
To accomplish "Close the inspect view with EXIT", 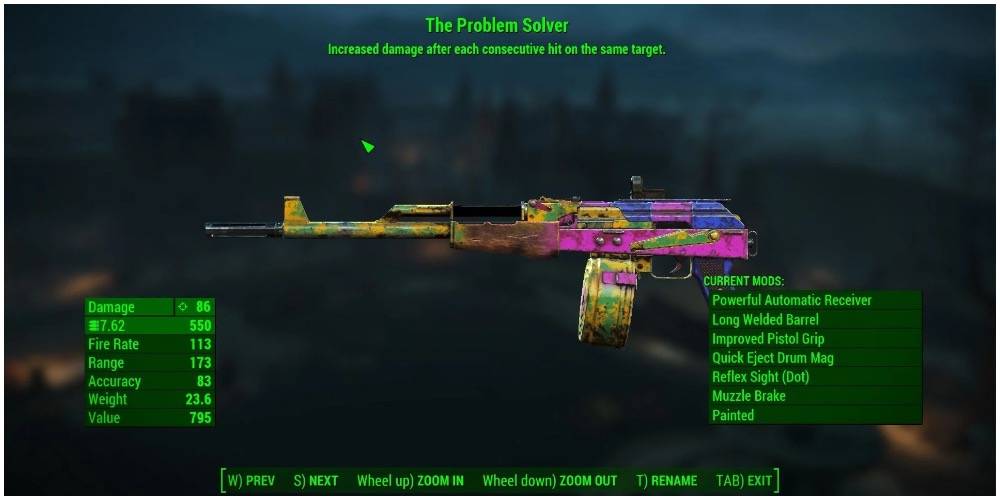I will point(744,481).
